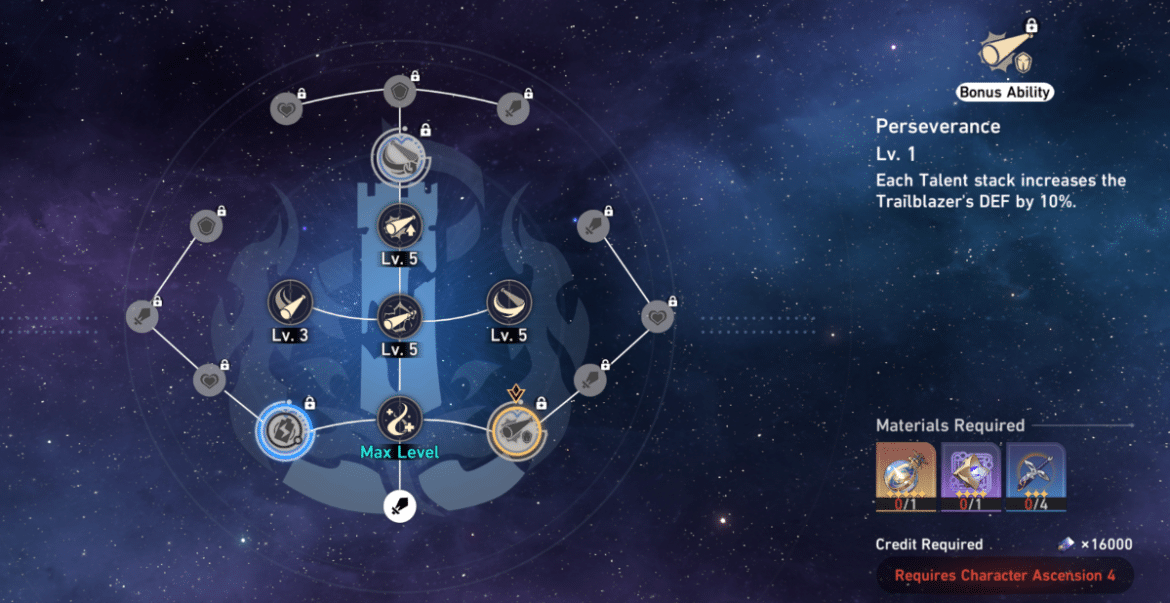1170x603 pixels.
Task: Click the Requires Character Ascension 4 button
Action: [1004, 576]
